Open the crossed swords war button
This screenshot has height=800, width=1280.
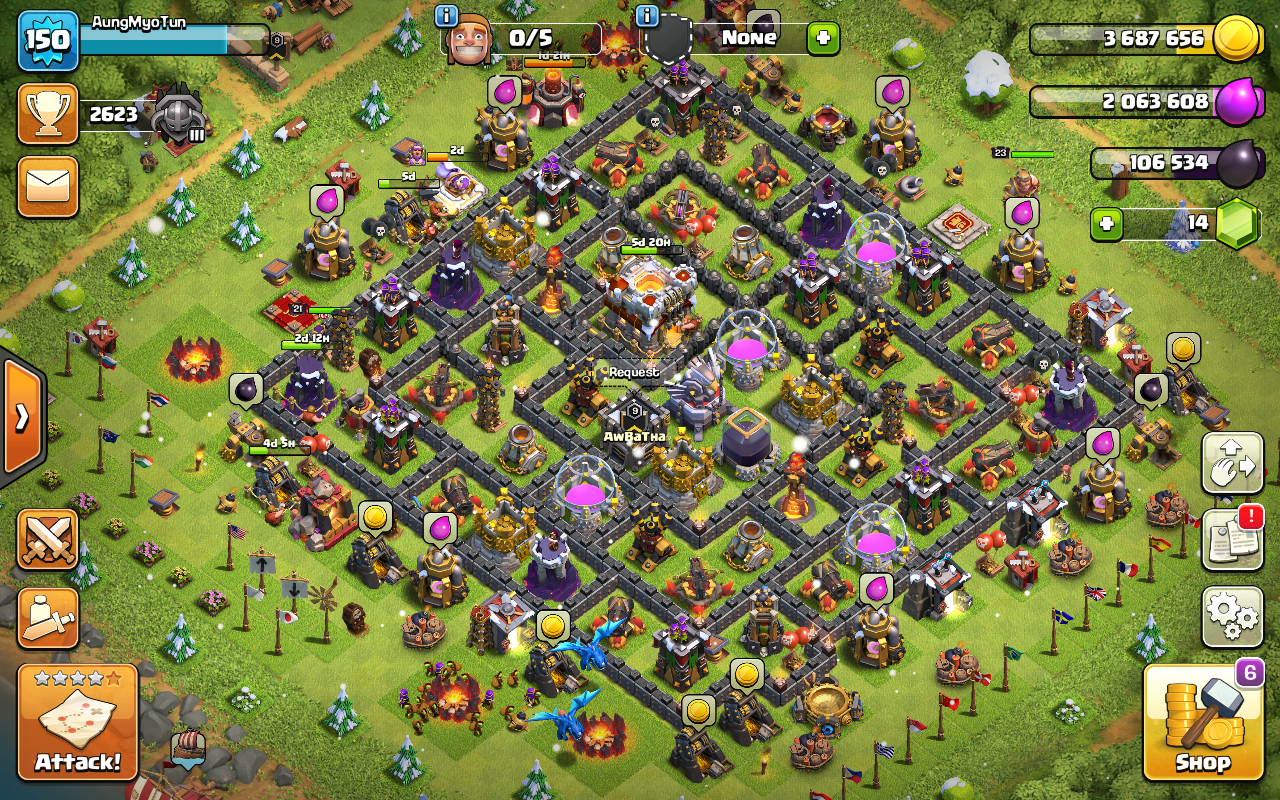47,539
